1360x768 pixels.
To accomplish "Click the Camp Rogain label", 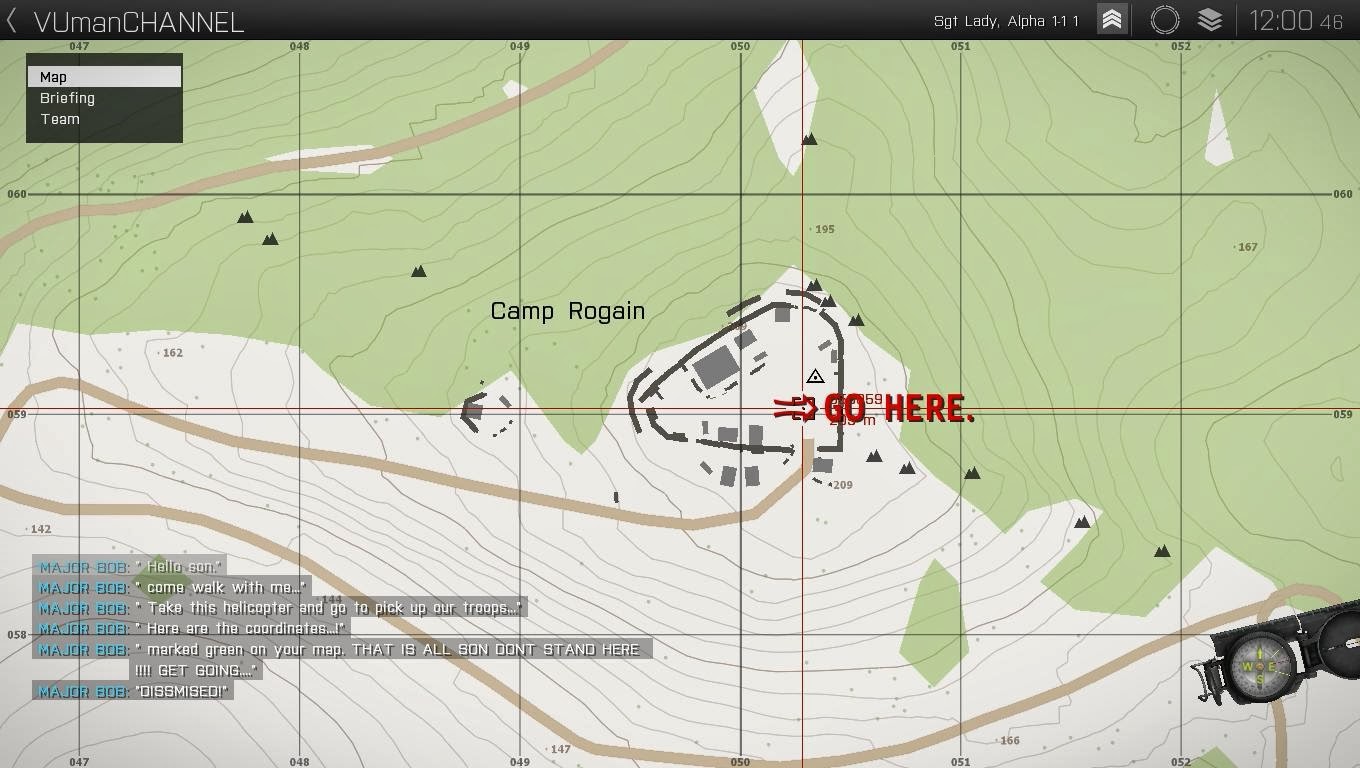I will [567, 311].
